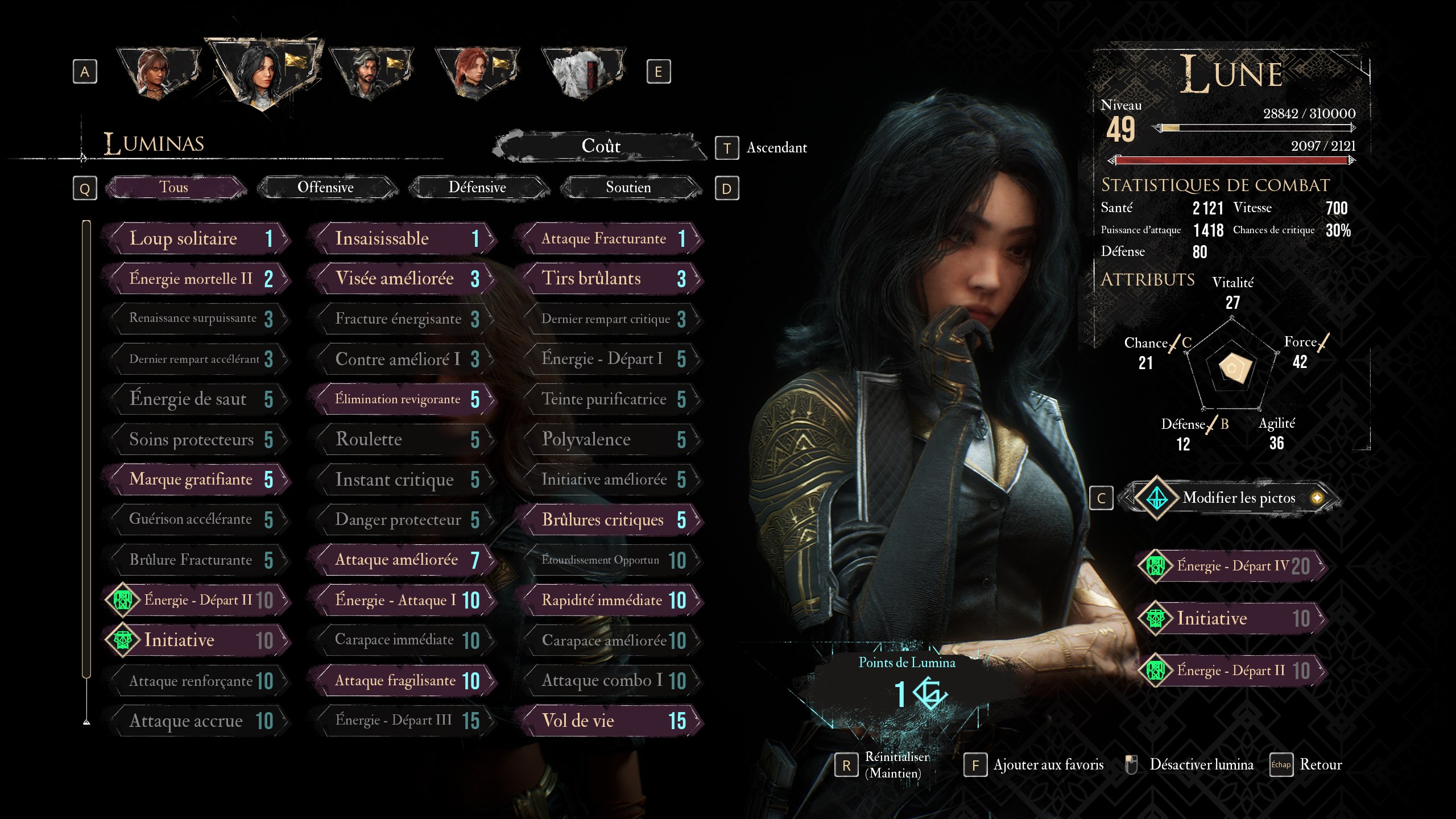Enable the Polyvalence lumina
The width and height of the screenshot is (1456, 819).
click(609, 439)
